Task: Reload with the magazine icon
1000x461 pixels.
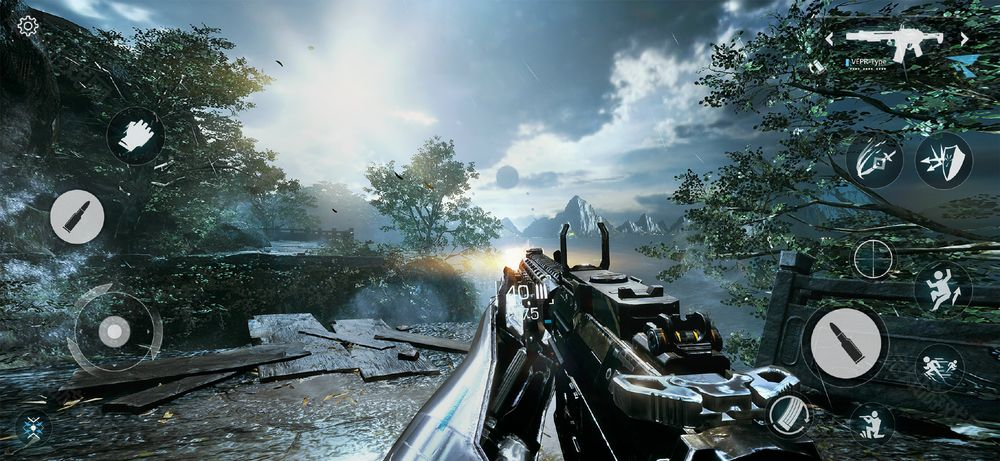Action: (x=788, y=414)
